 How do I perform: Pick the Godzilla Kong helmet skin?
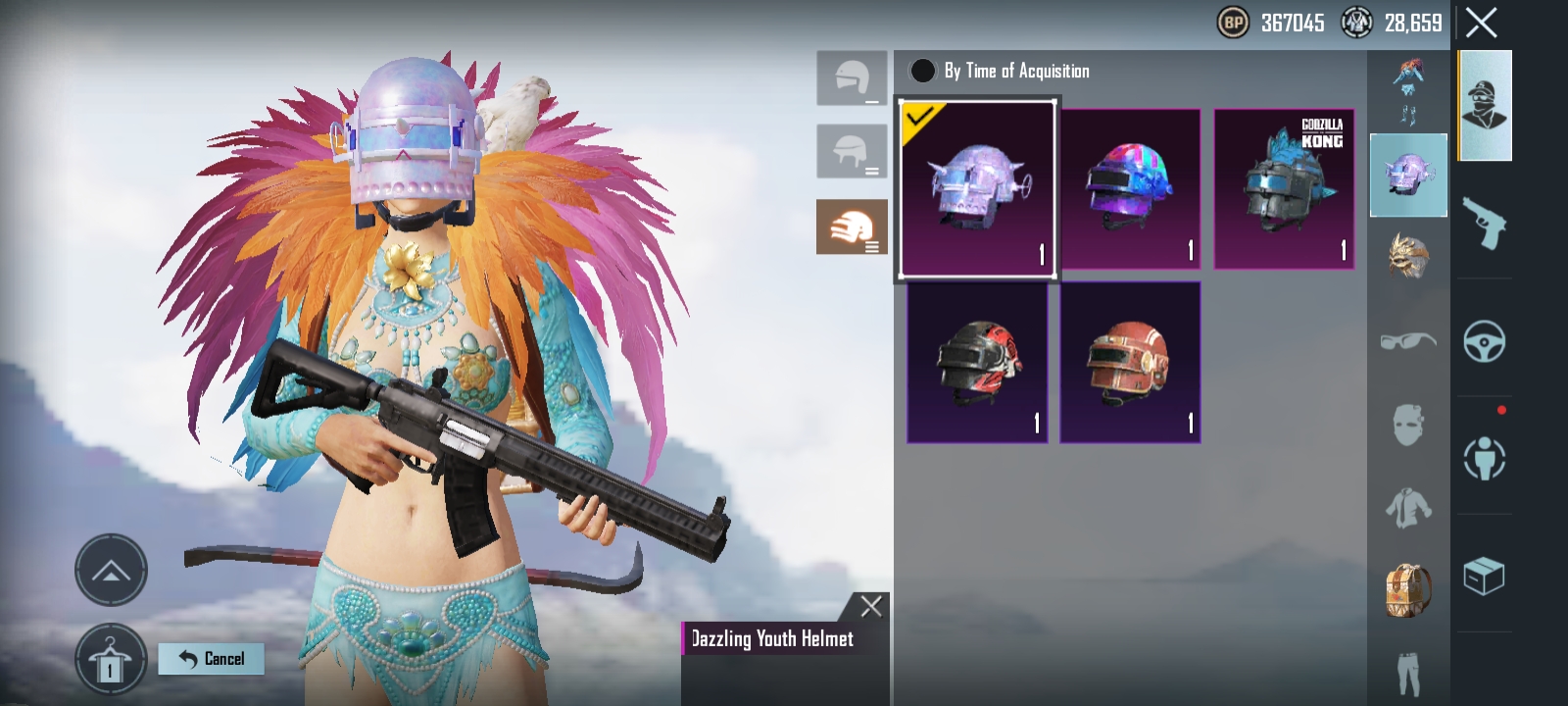tap(1284, 188)
